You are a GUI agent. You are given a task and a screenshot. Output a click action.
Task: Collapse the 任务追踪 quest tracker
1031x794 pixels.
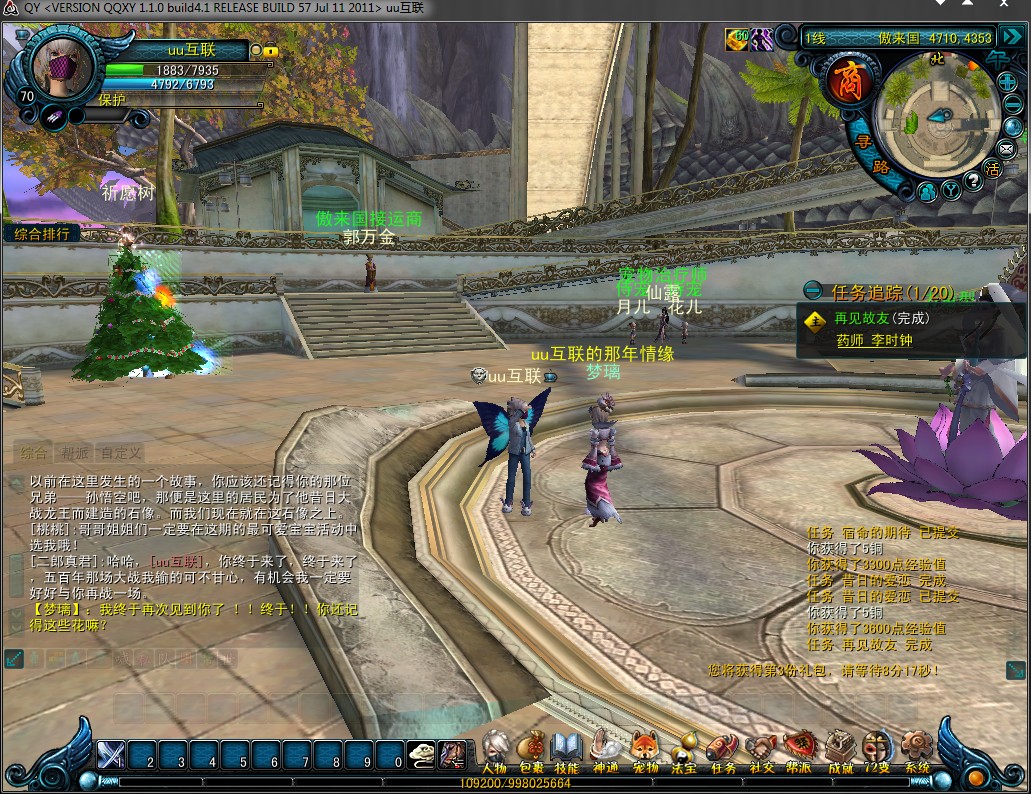click(x=814, y=292)
